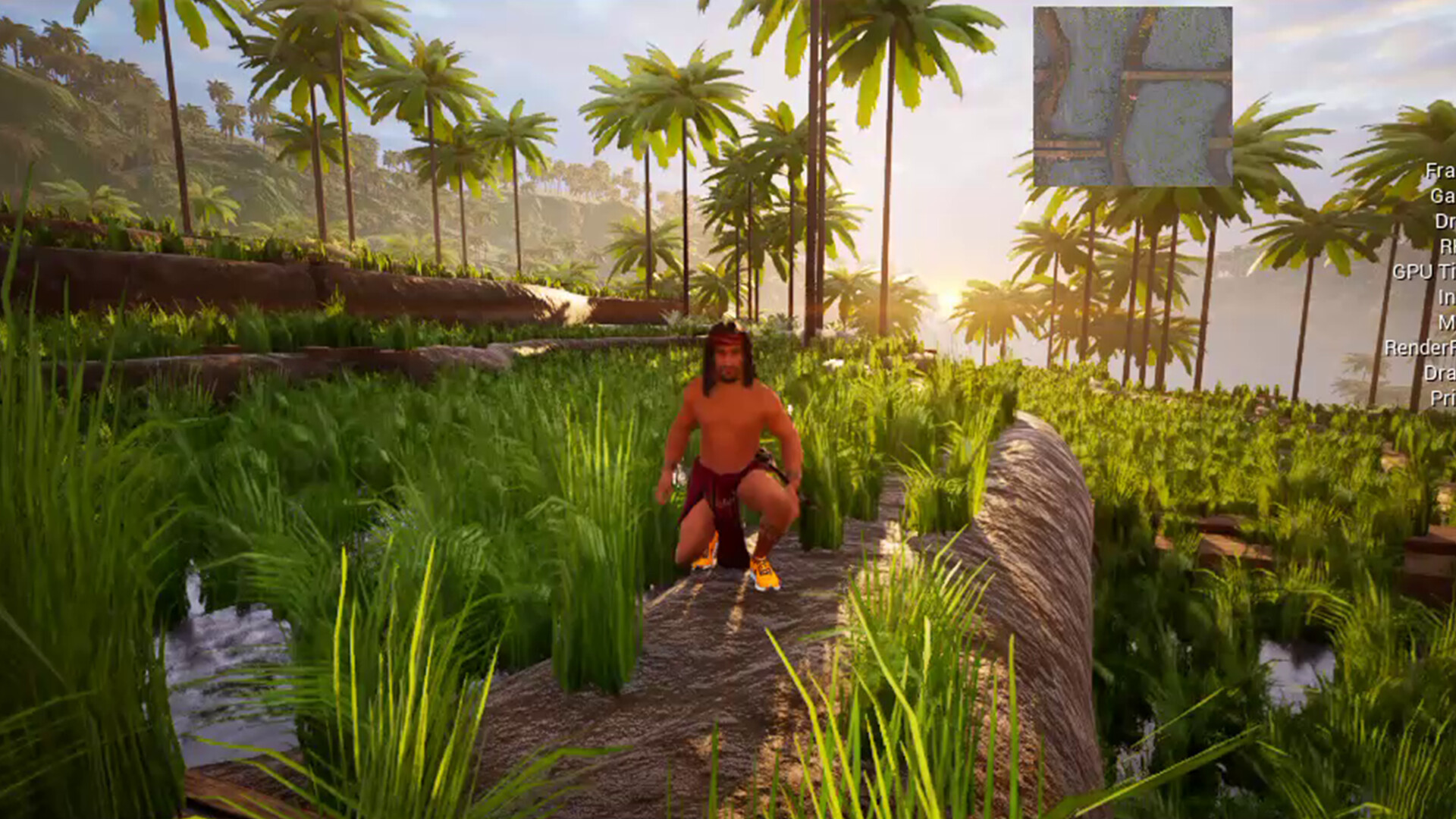Select the player marker on the minimap
Screen dimensions: 1456x819
click(x=1133, y=97)
